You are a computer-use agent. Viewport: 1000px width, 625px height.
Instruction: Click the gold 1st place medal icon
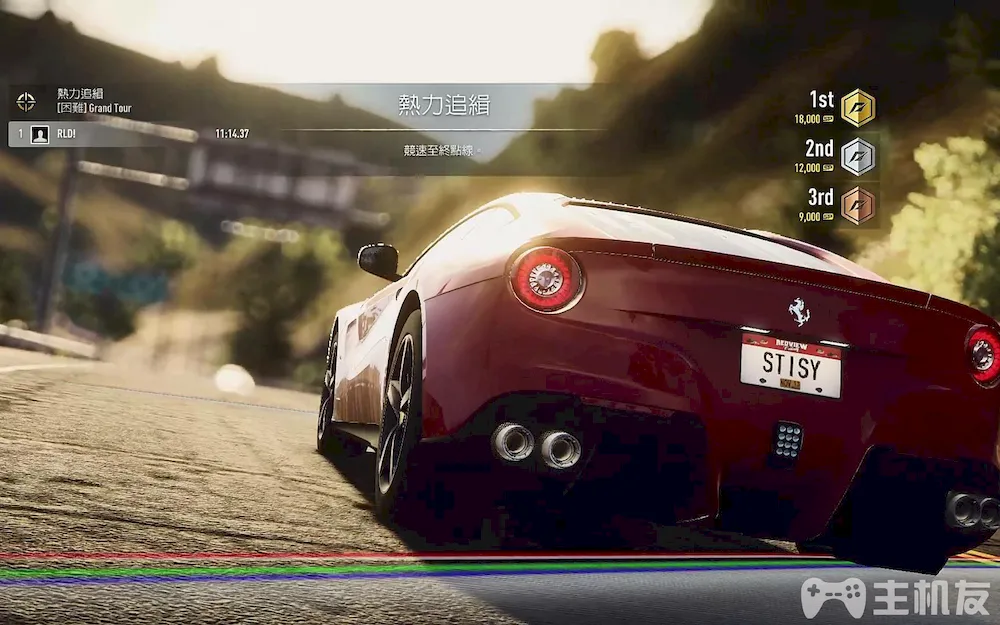pos(857,107)
